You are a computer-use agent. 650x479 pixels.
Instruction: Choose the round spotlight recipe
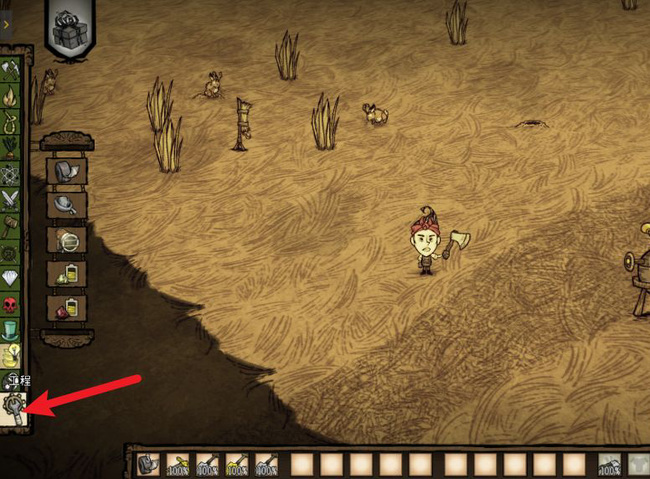[67, 240]
